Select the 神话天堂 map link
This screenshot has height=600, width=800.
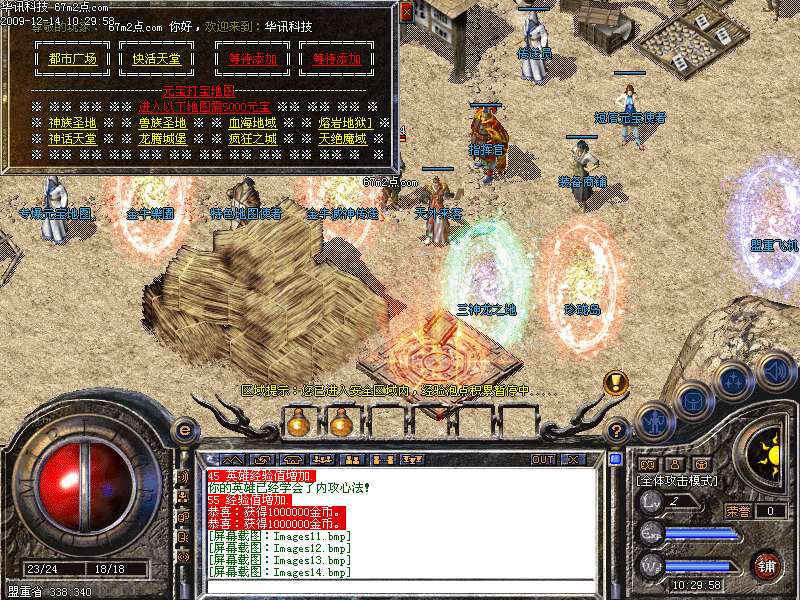(x=73, y=139)
